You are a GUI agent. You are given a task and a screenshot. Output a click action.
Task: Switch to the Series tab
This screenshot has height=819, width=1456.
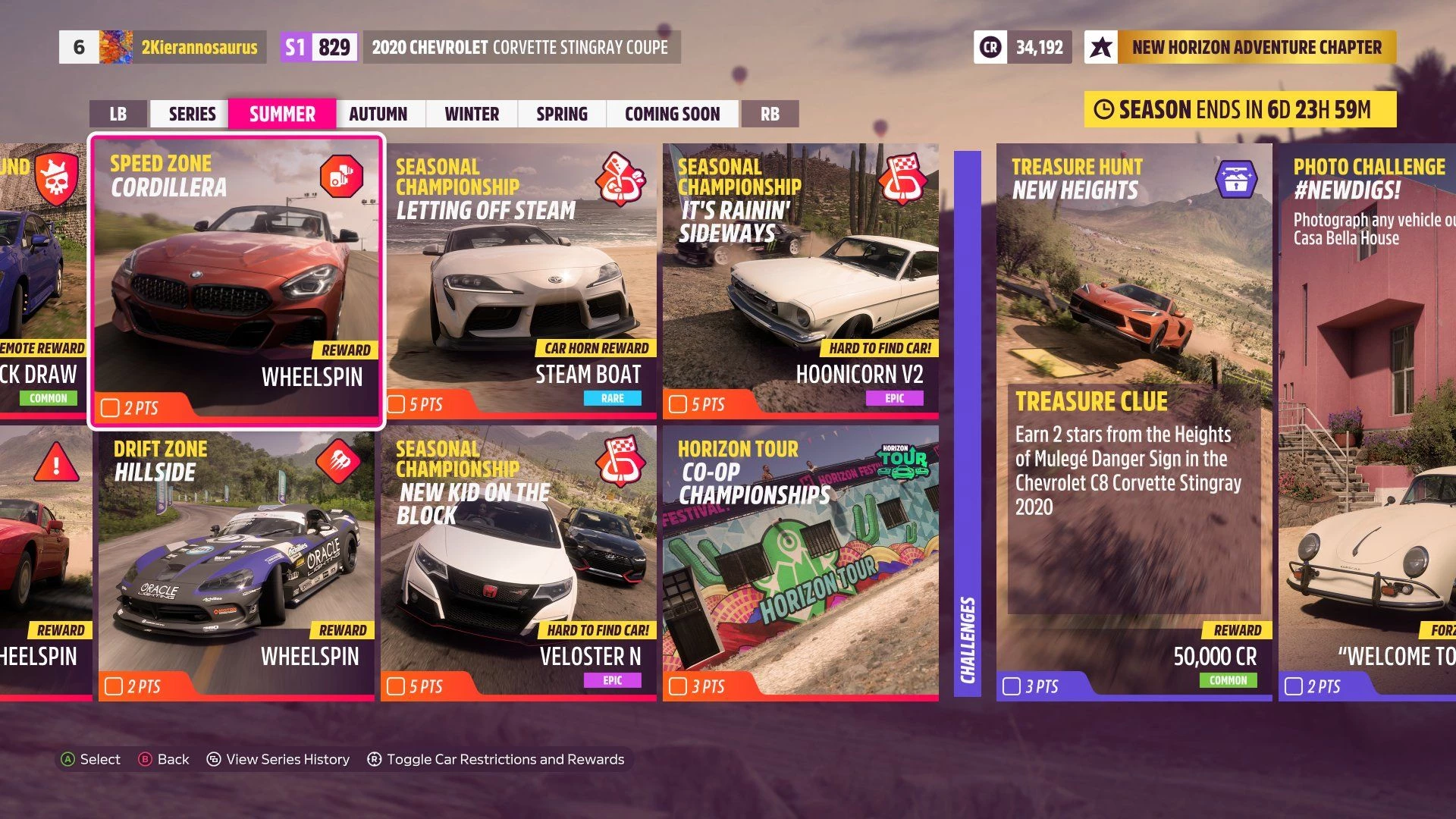[192, 114]
